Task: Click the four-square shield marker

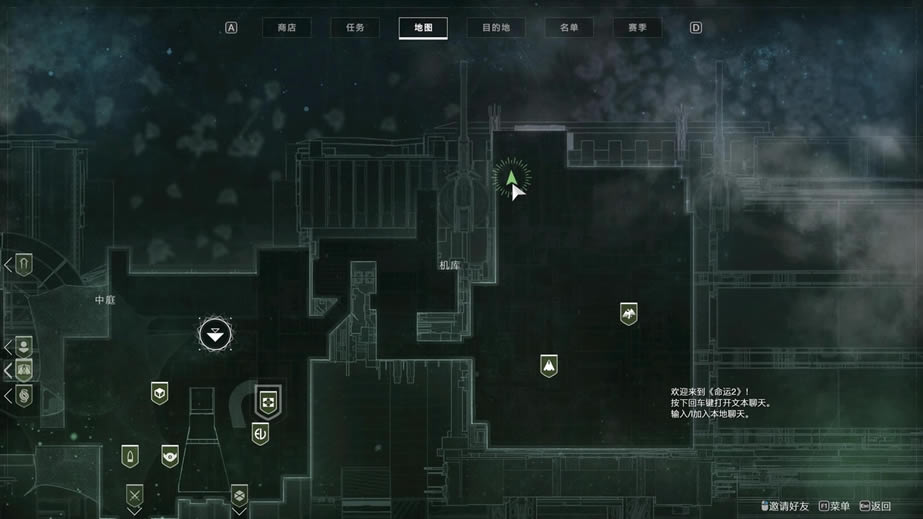Action: click(268, 401)
